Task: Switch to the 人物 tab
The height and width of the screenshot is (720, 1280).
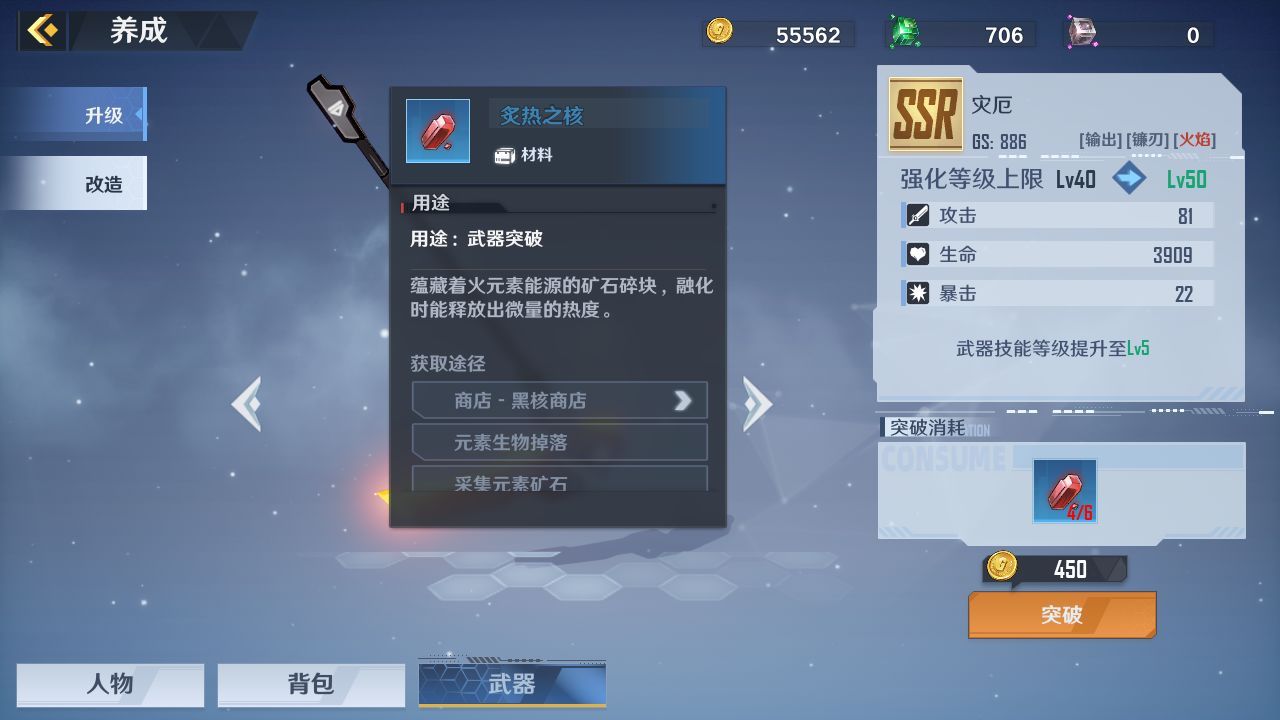Action: (x=109, y=684)
